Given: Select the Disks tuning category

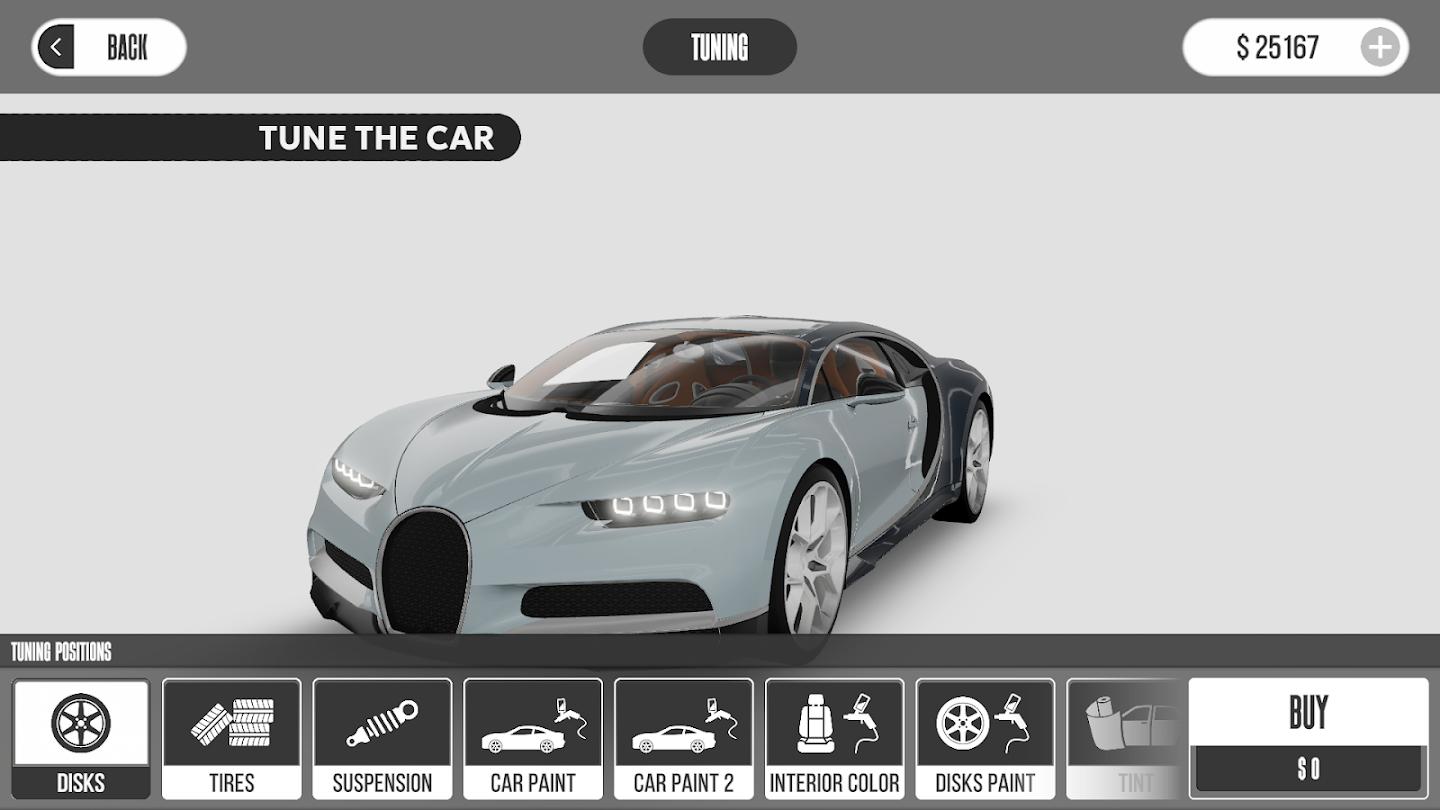Looking at the screenshot, I should [81, 739].
